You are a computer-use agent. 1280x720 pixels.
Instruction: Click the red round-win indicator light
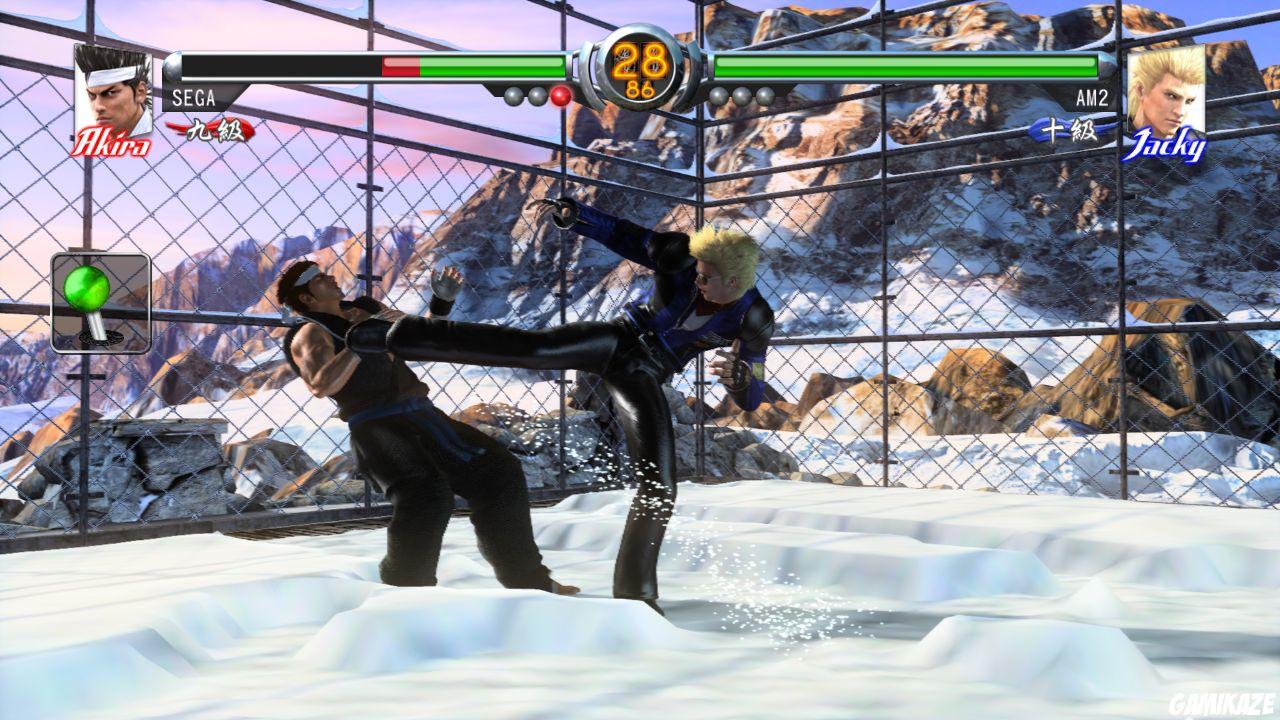tap(561, 96)
